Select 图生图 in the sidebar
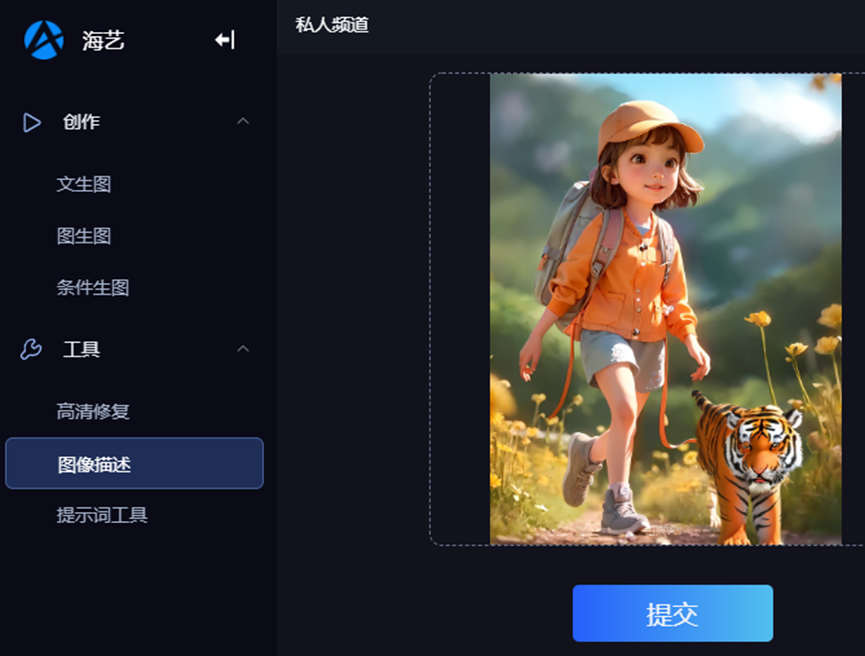Image resolution: width=865 pixels, height=656 pixels. (x=84, y=236)
